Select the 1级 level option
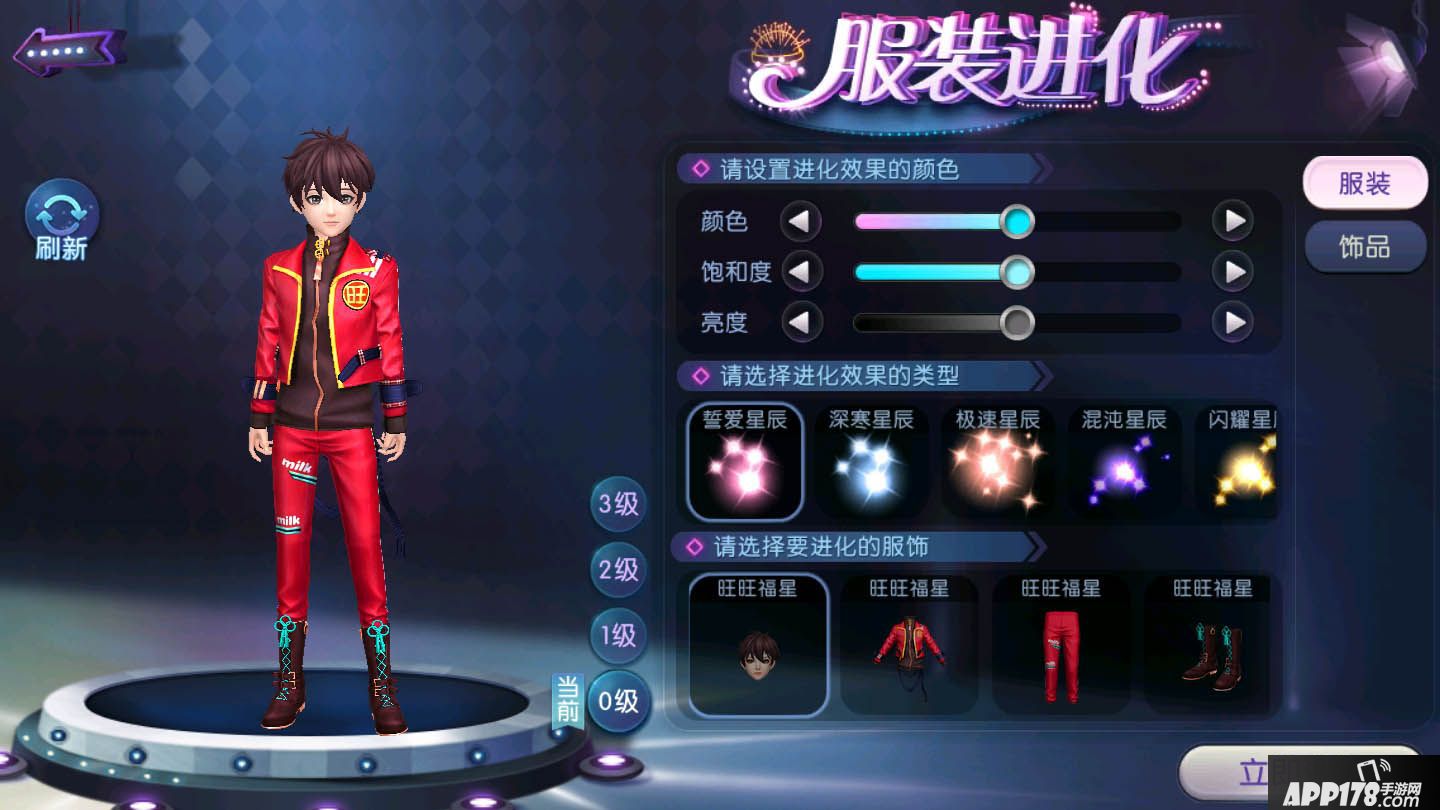The image size is (1440, 810). [617, 636]
